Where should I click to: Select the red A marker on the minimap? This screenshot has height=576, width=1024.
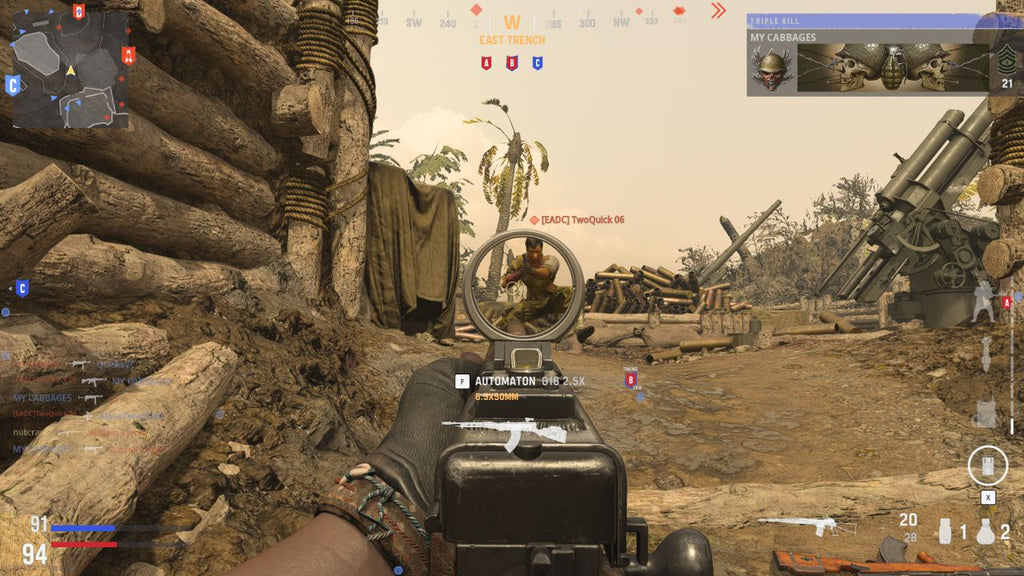pyautogui.click(x=127, y=54)
